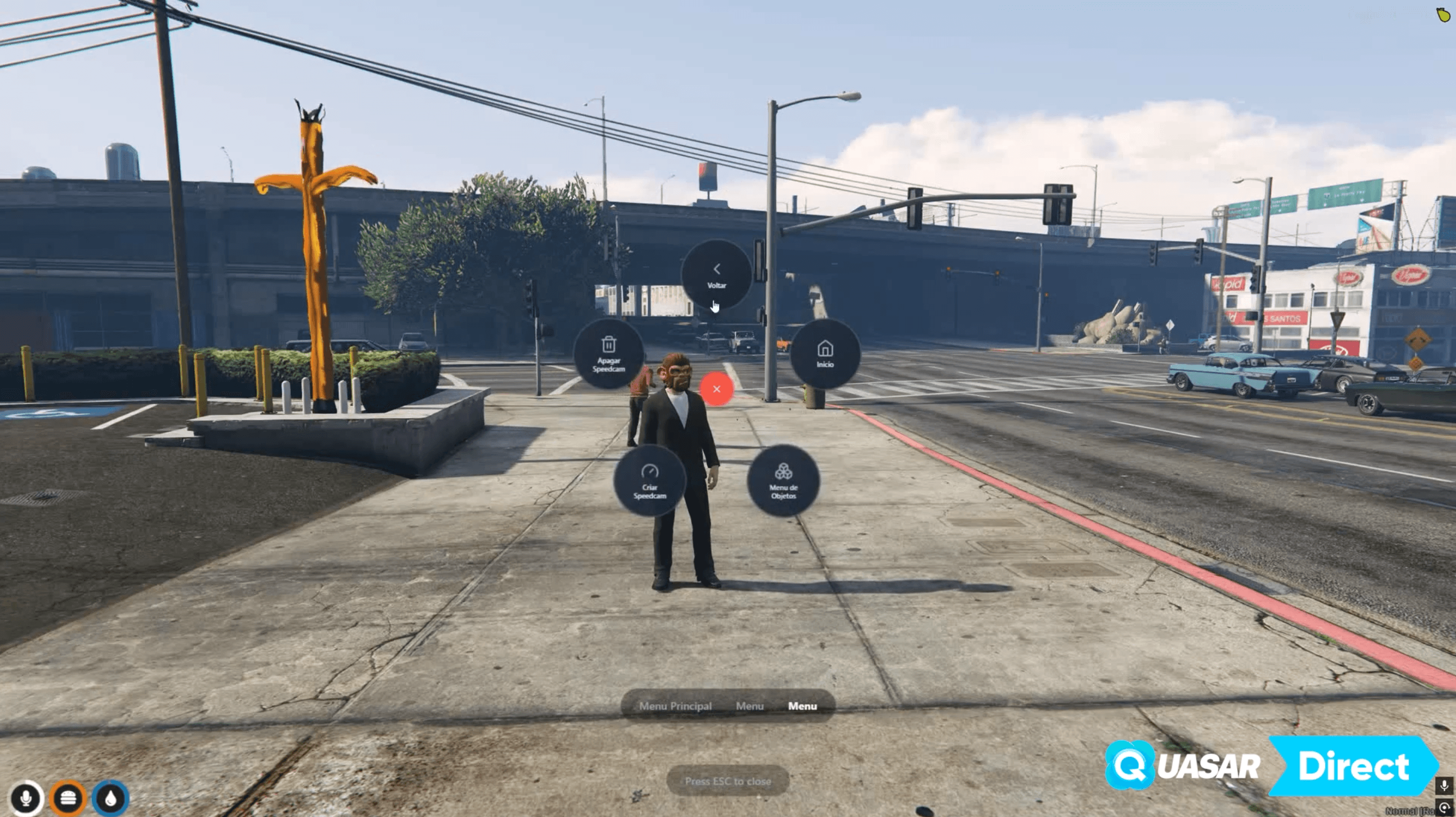Click the water droplet thirst indicator
This screenshot has height=817, width=1456.
click(111, 798)
